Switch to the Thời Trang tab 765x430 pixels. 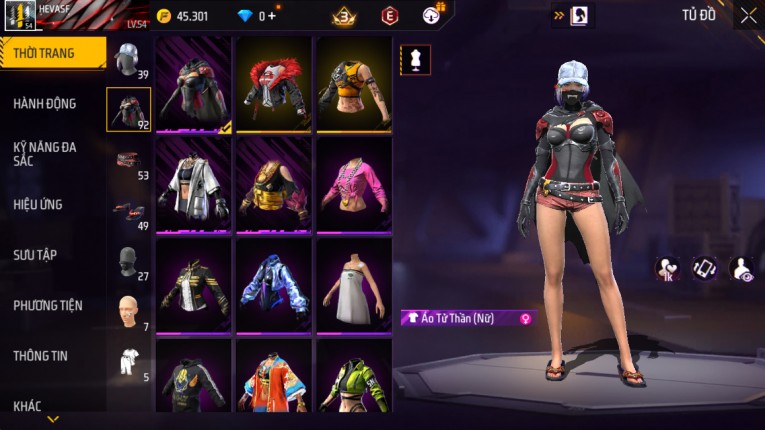(x=45, y=53)
